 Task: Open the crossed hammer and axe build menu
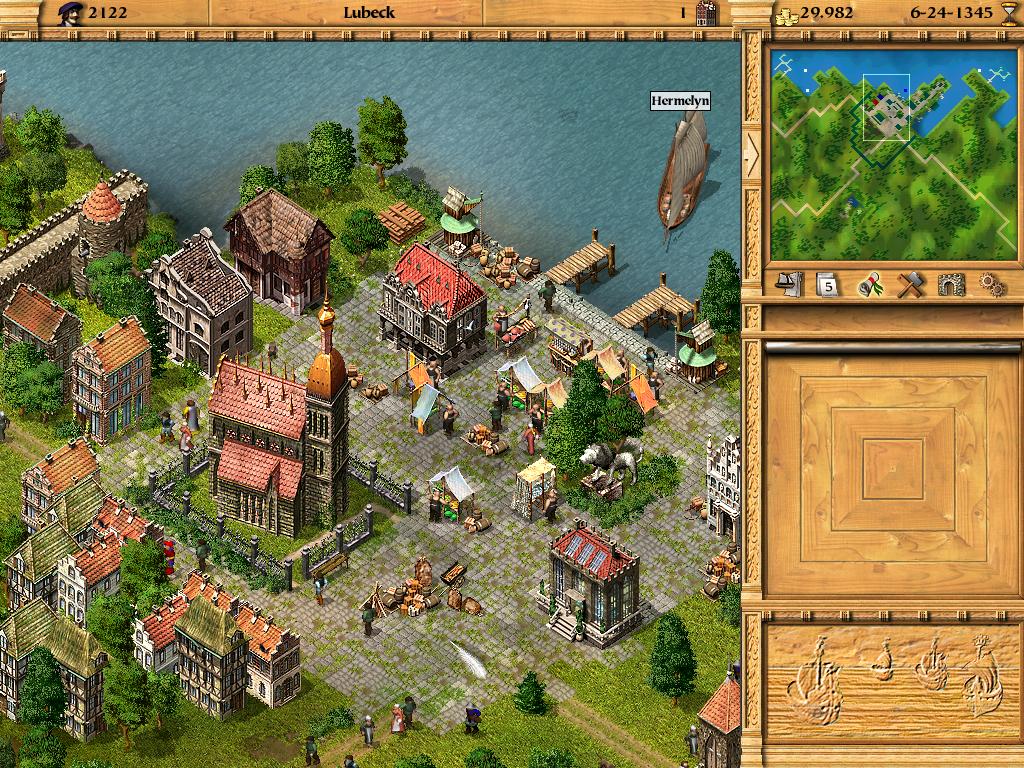(909, 284)
